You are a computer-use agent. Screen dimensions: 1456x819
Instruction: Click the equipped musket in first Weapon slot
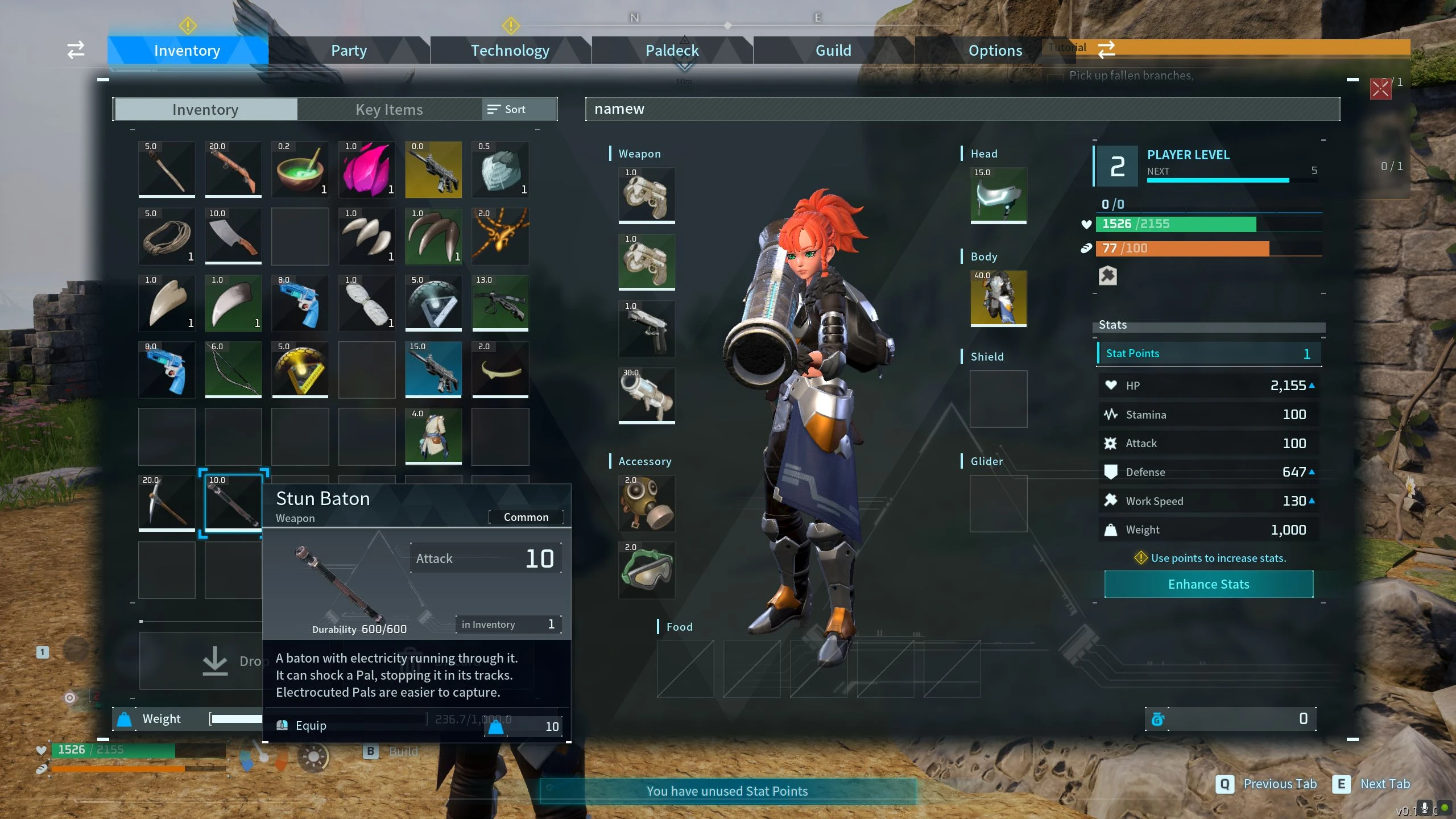click(x=646, y=195)
